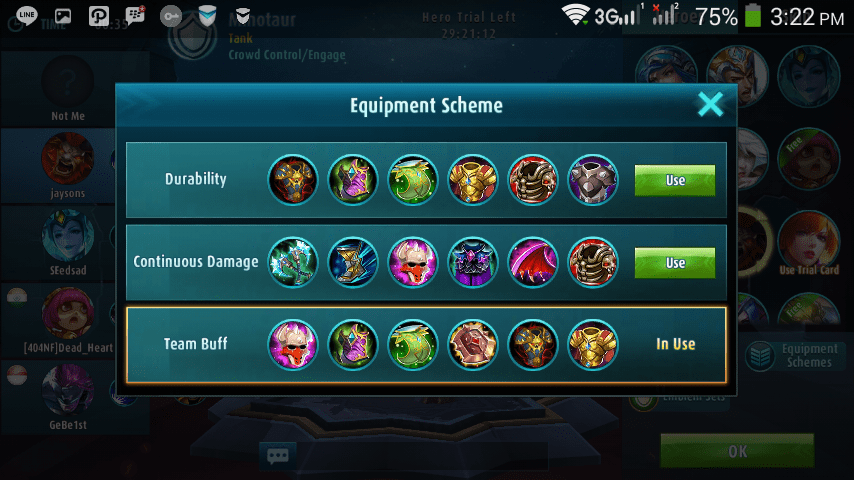Image resolution: width=854 pixels, height=480 pixels.
Task: Confirm with the OK button
Action: click(737, 451)
